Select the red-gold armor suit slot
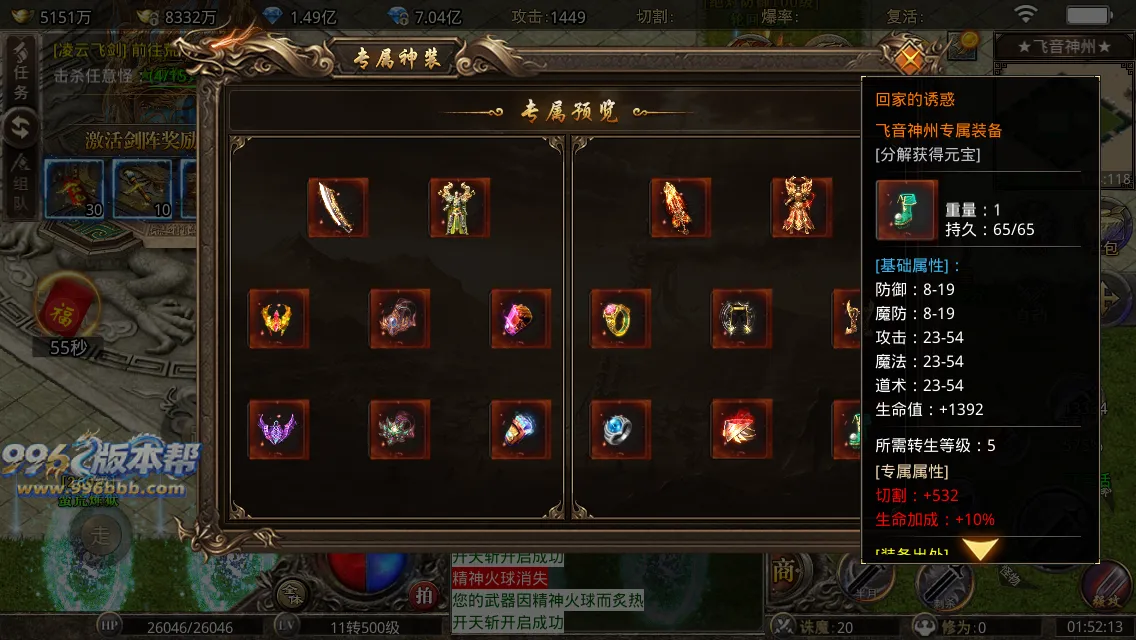Image resolution: width=1136 pixels, height=640 pixels. [x=802, y=208]
